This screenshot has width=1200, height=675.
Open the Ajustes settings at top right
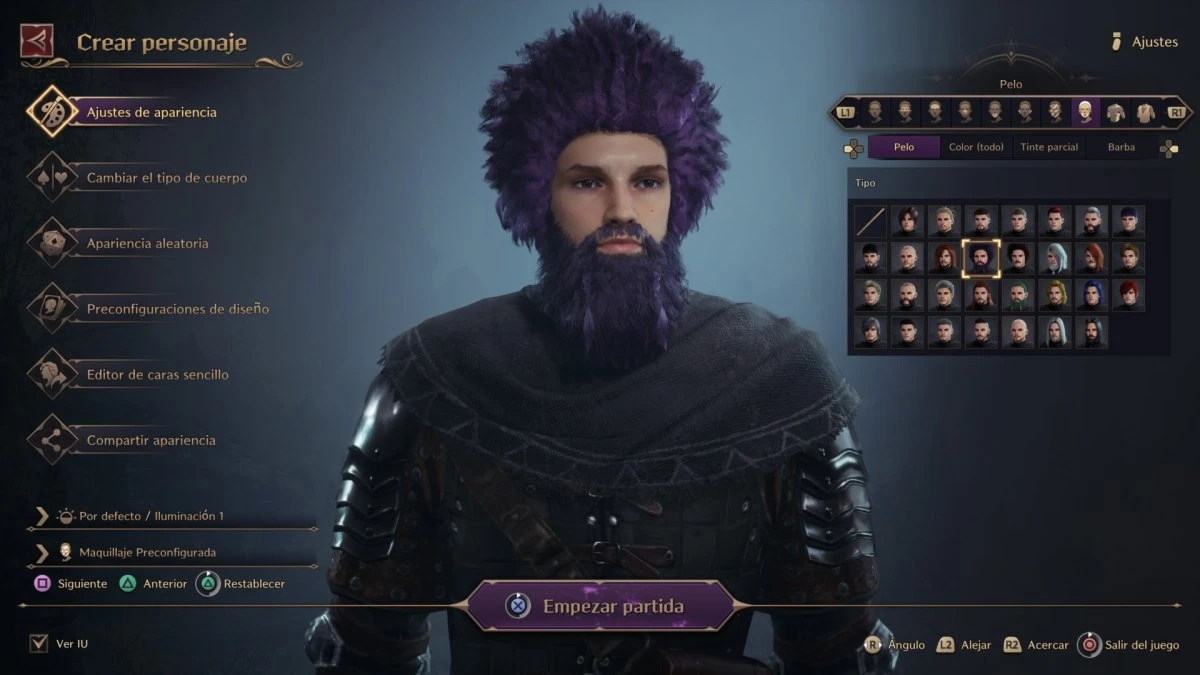(1146, 42)
